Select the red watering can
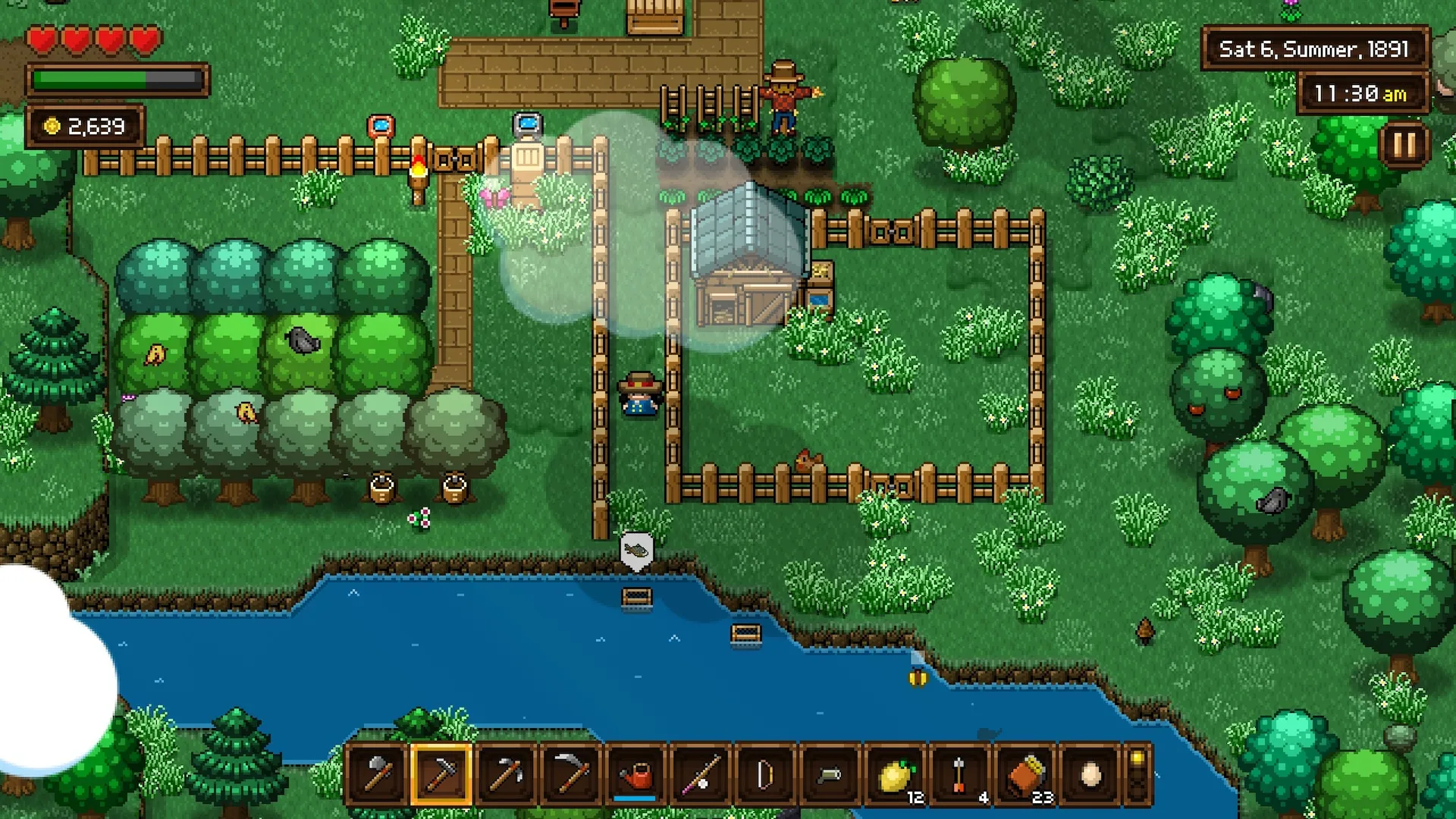This screenshot has height=819, width=1456. click(635, 774)
